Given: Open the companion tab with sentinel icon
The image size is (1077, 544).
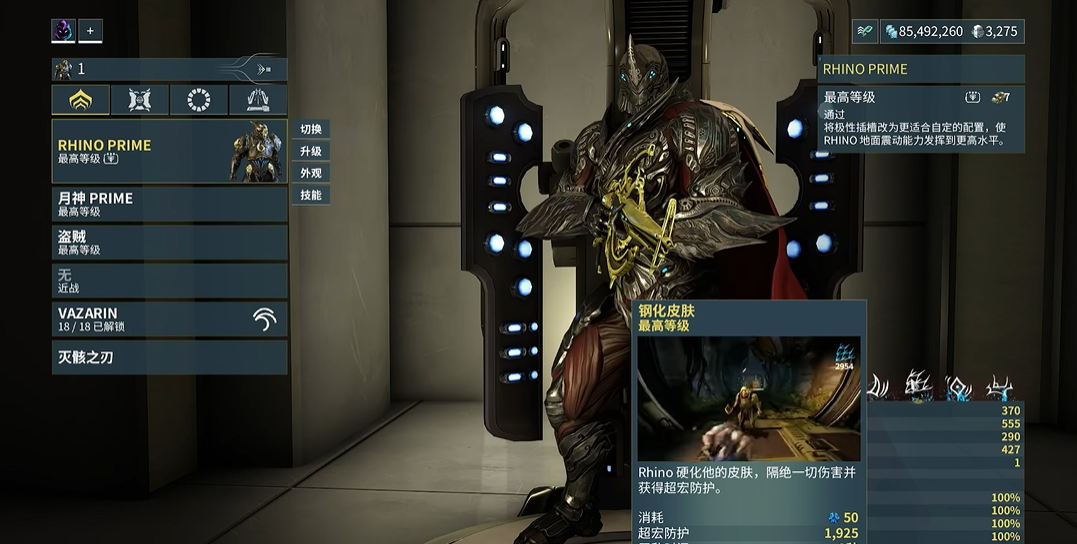Looking at the screenshot, I should point(140,100).
